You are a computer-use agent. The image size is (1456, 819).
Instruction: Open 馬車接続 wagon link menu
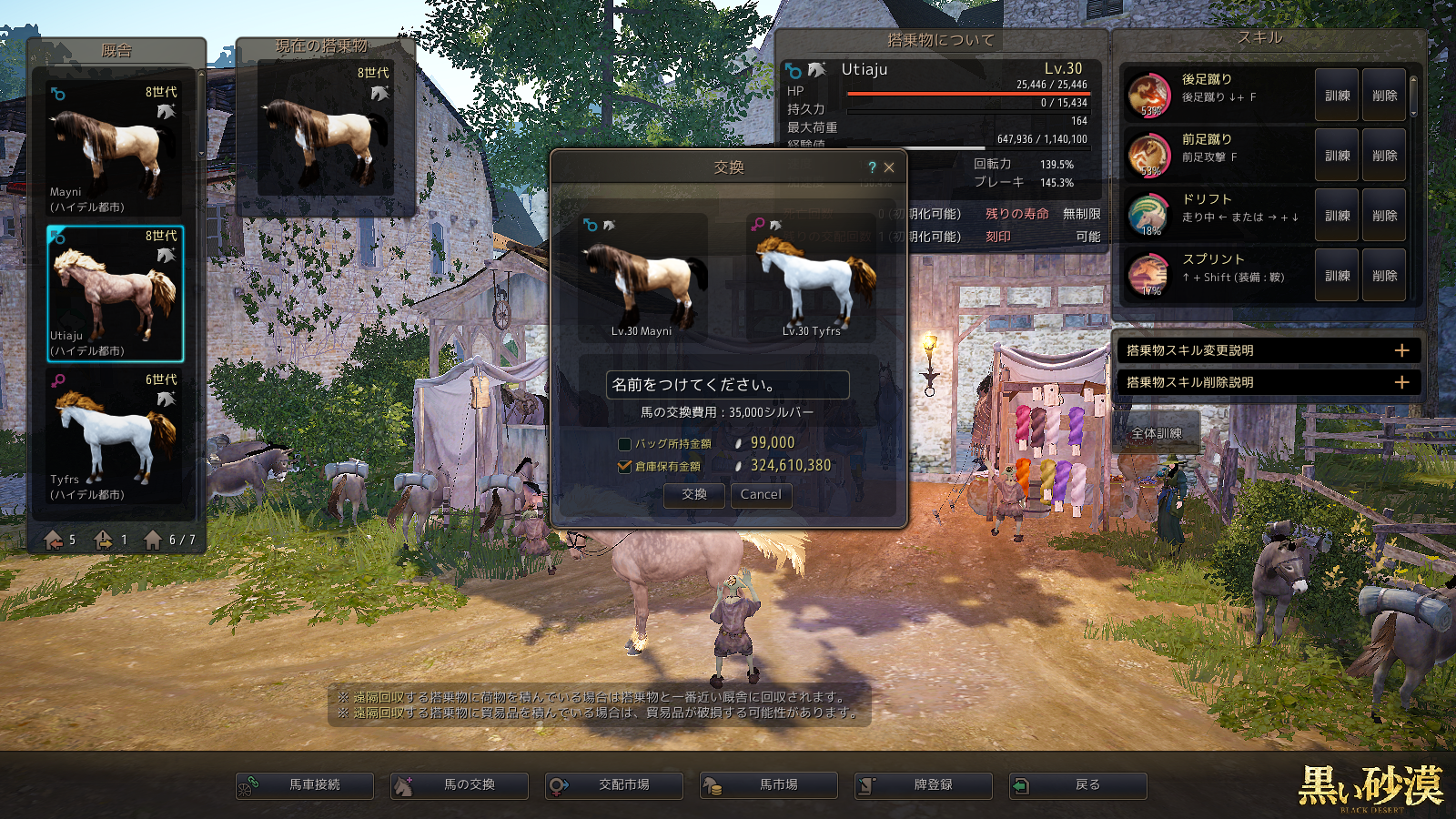[x=305, y=785]
